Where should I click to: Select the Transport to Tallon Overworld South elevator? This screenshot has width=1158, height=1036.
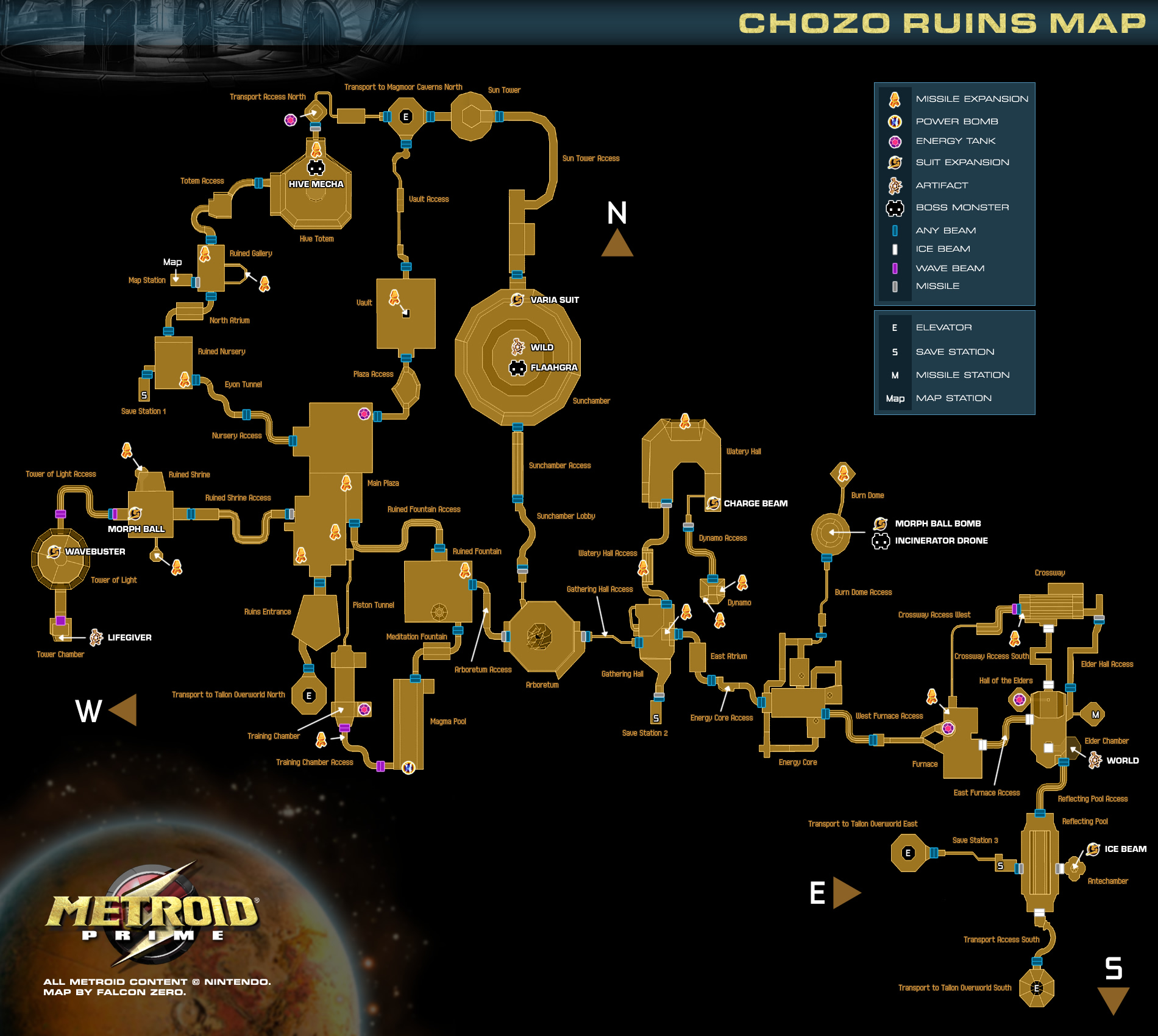[x=1036, y=988]
